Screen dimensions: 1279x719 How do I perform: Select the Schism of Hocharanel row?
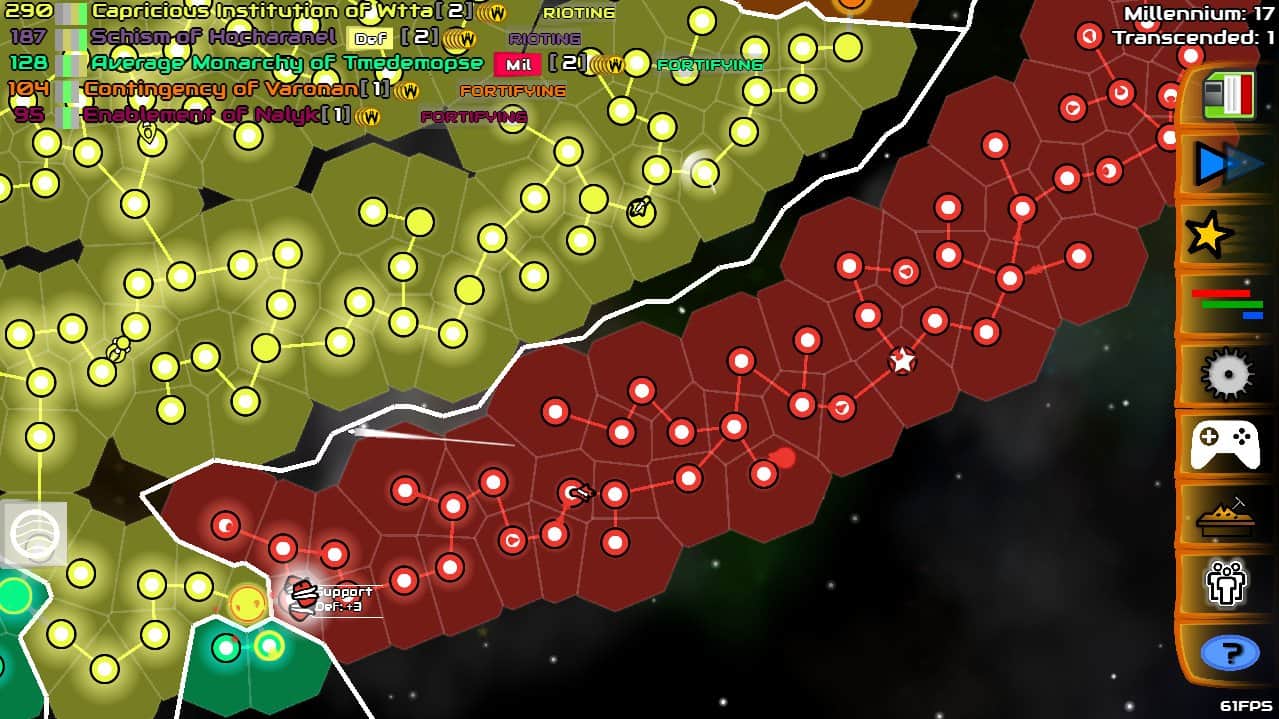[213, 38]
